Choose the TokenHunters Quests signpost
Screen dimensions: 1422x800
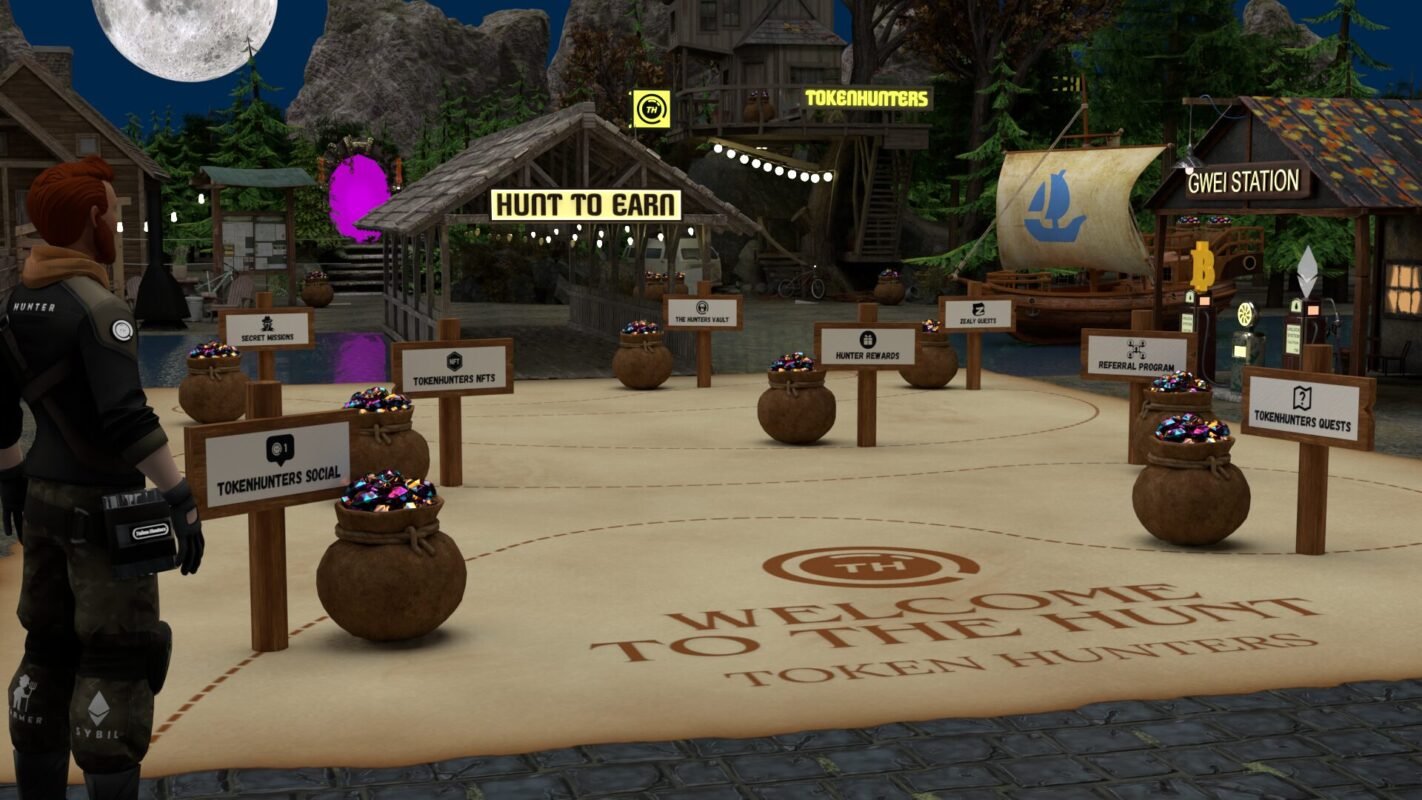tap(1307, 407)
